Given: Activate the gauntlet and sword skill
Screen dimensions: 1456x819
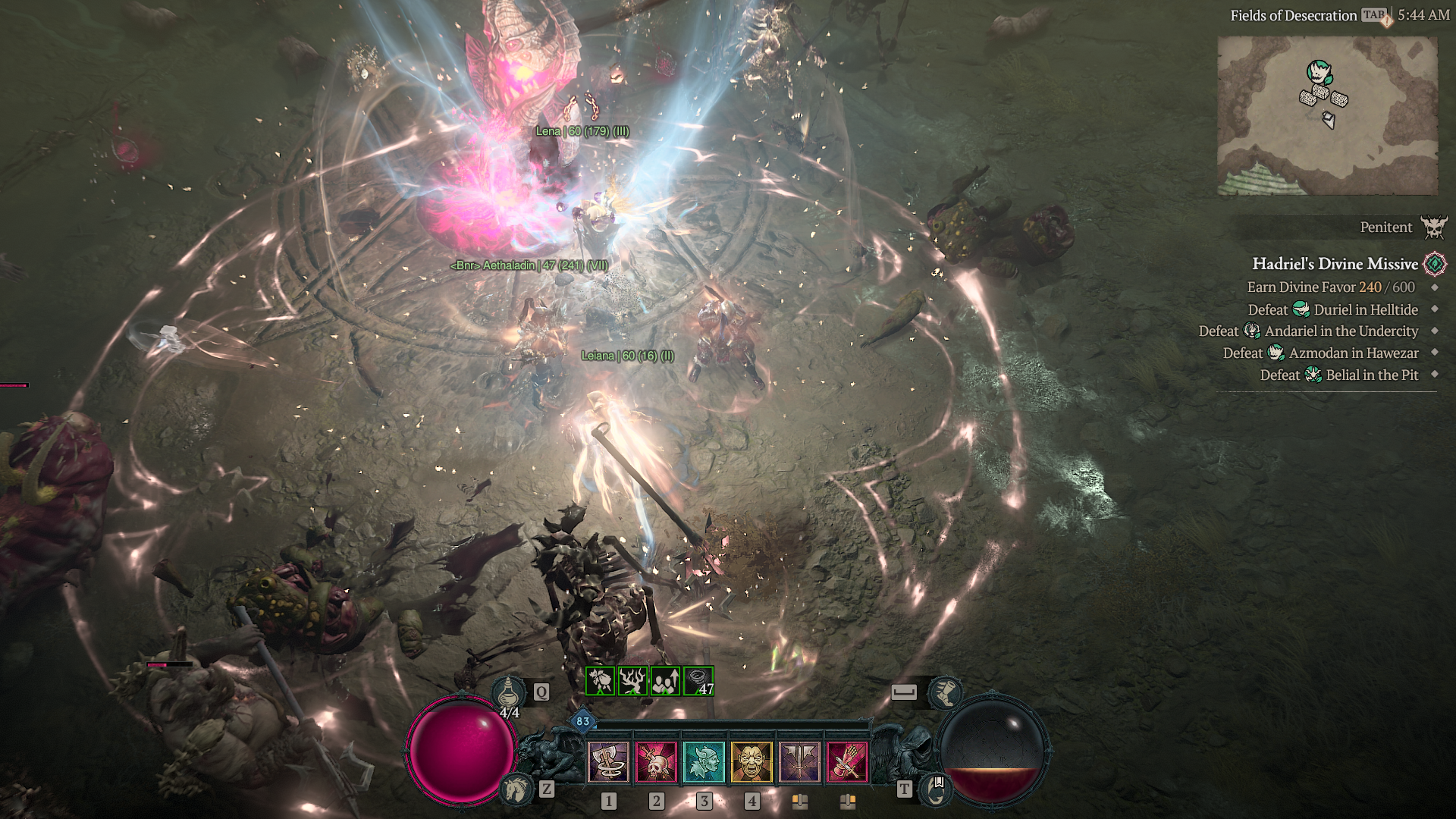Looking at the screenshot, I should click(847, 761).
